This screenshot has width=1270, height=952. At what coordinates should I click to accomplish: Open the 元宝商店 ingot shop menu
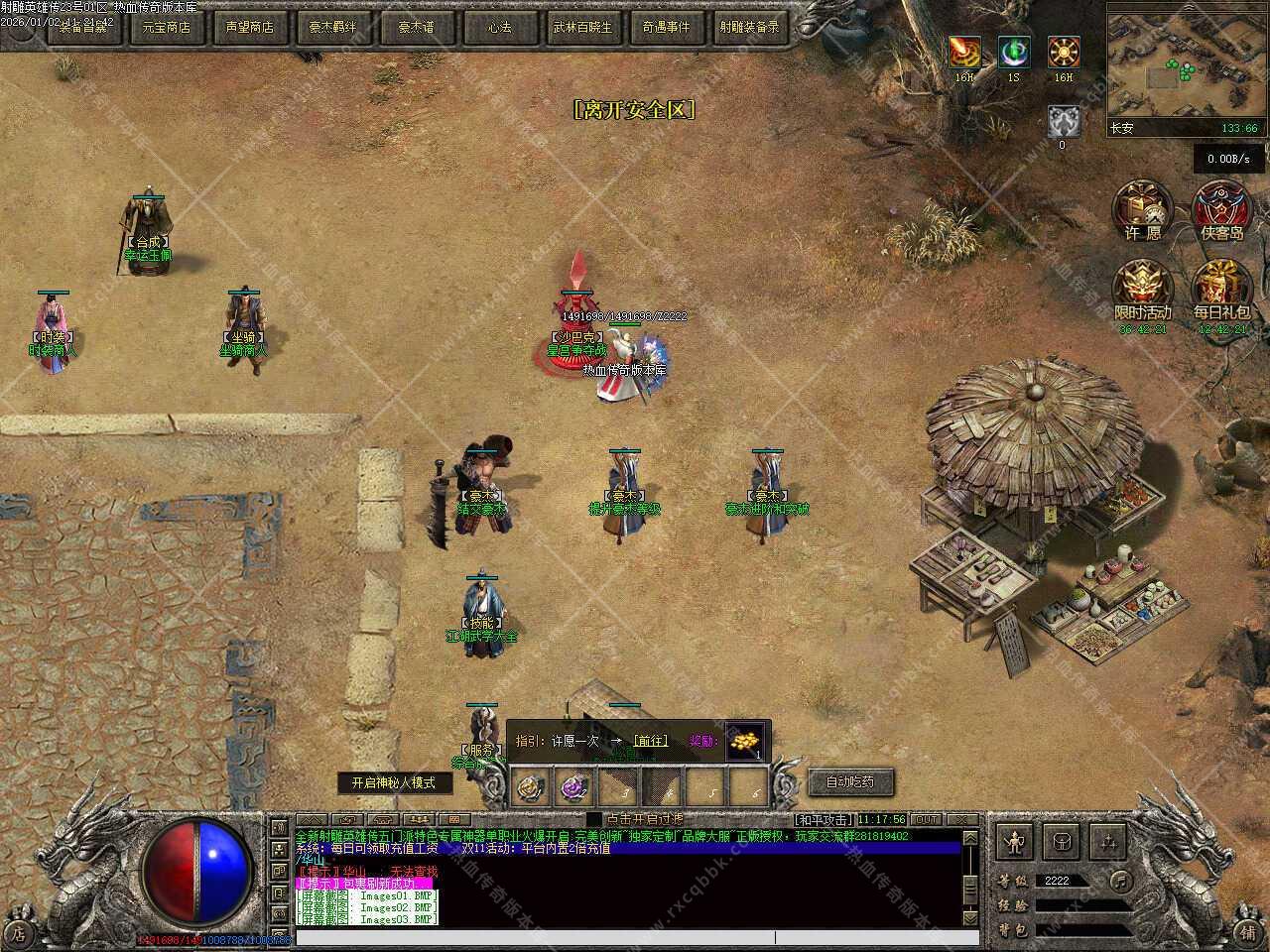[x=166, y=28]
